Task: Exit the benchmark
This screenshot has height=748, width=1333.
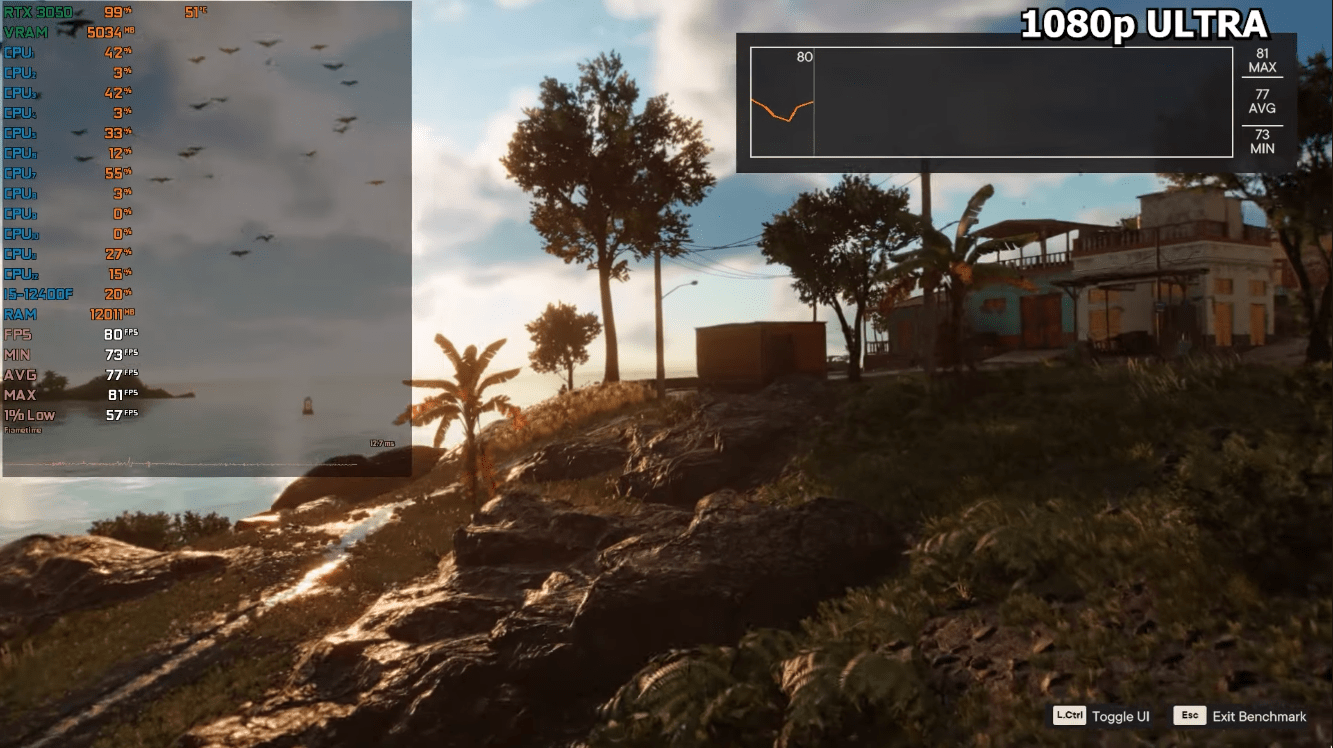Action: [1241, 716]
